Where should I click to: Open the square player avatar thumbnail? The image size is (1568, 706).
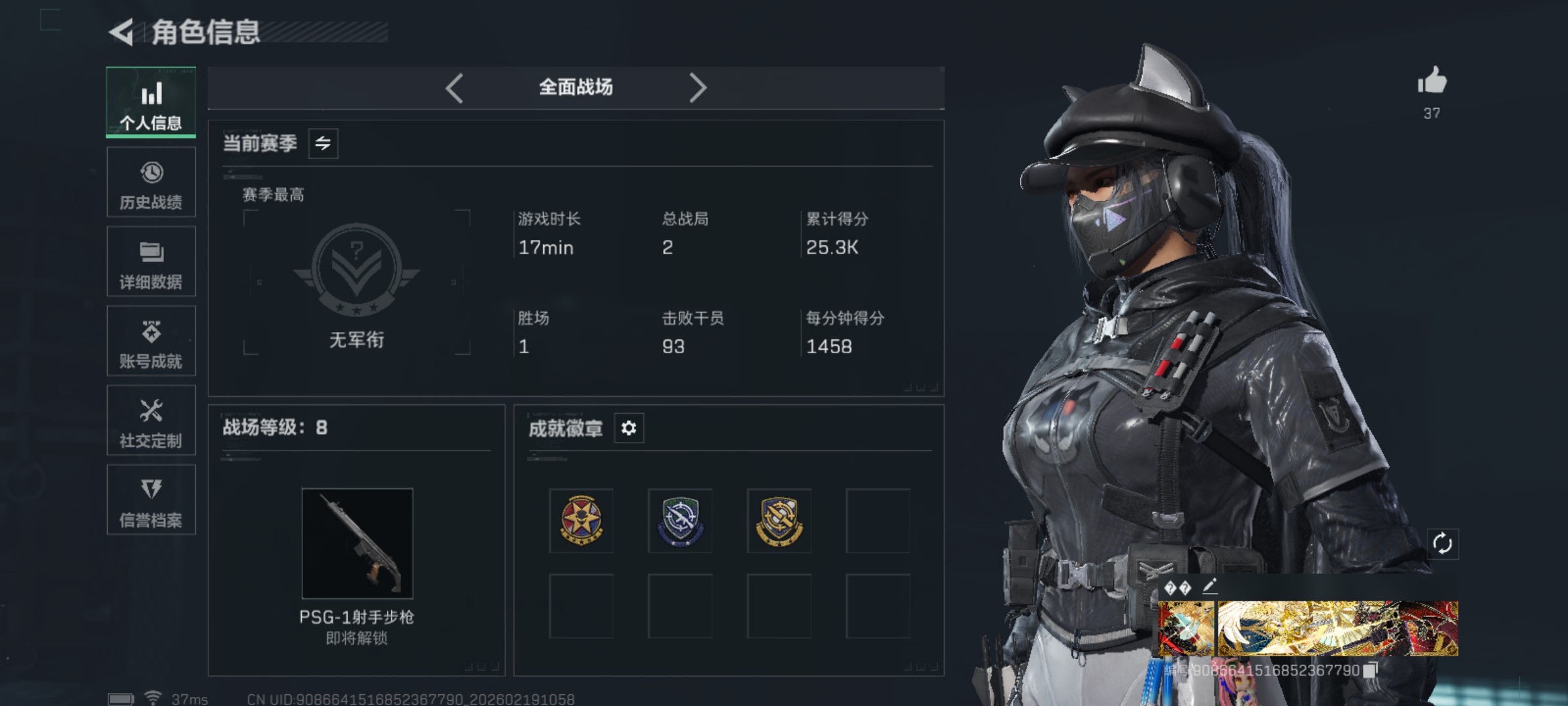pos(1186,629)
